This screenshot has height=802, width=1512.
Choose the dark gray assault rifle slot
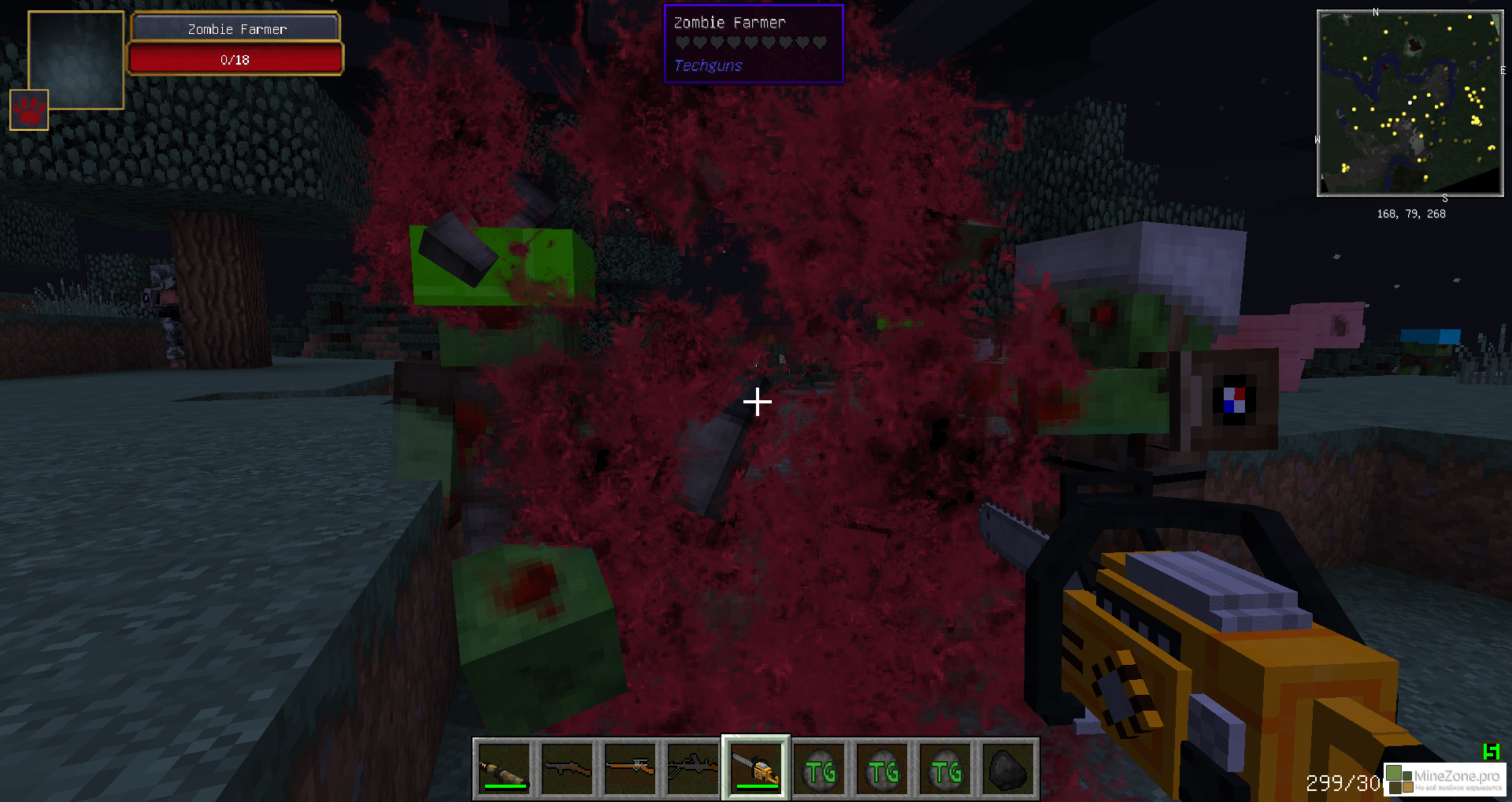coord(692,769)
